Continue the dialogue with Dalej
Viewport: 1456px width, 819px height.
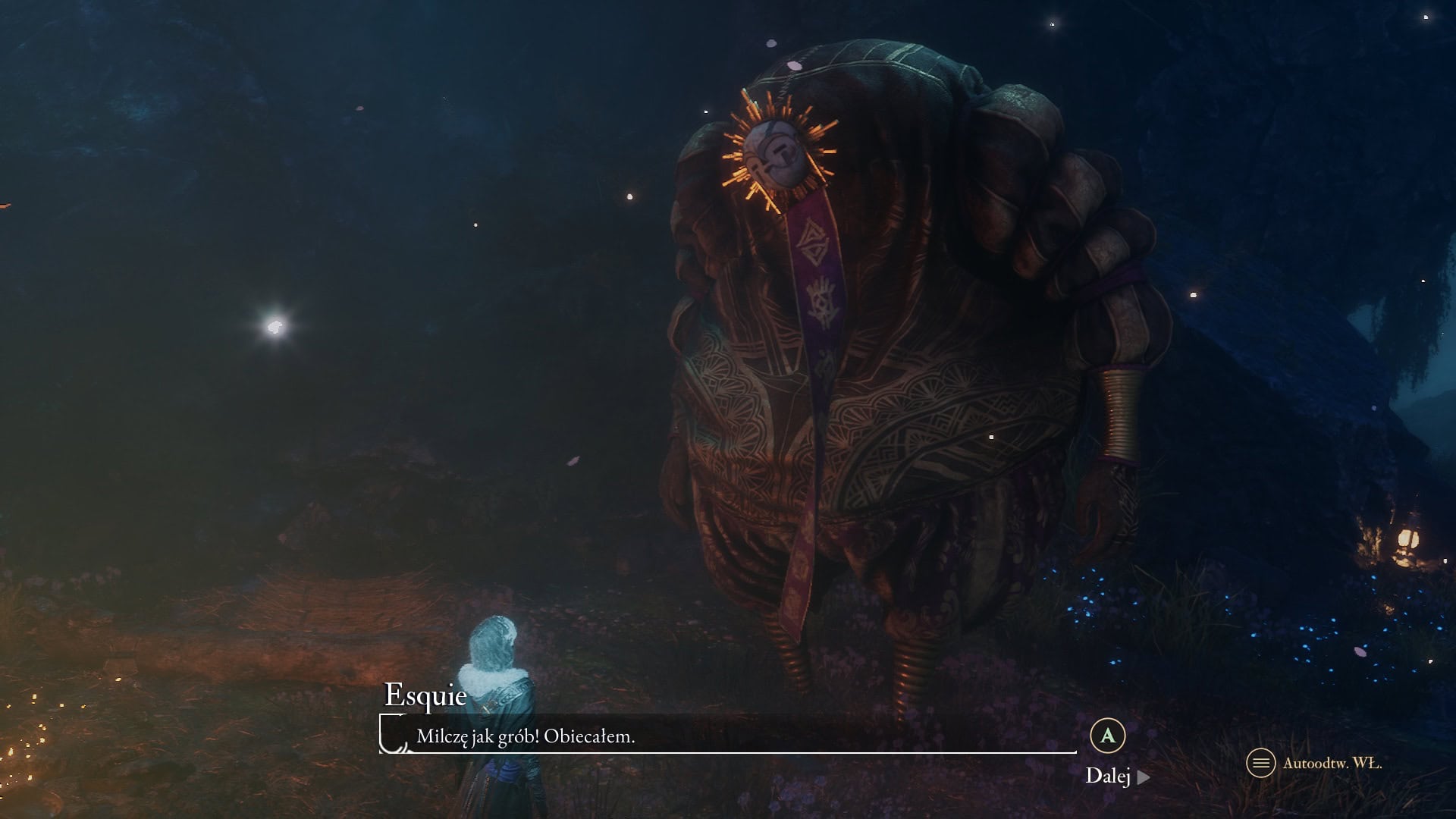pyautogui.click(x=1116, y=776)
